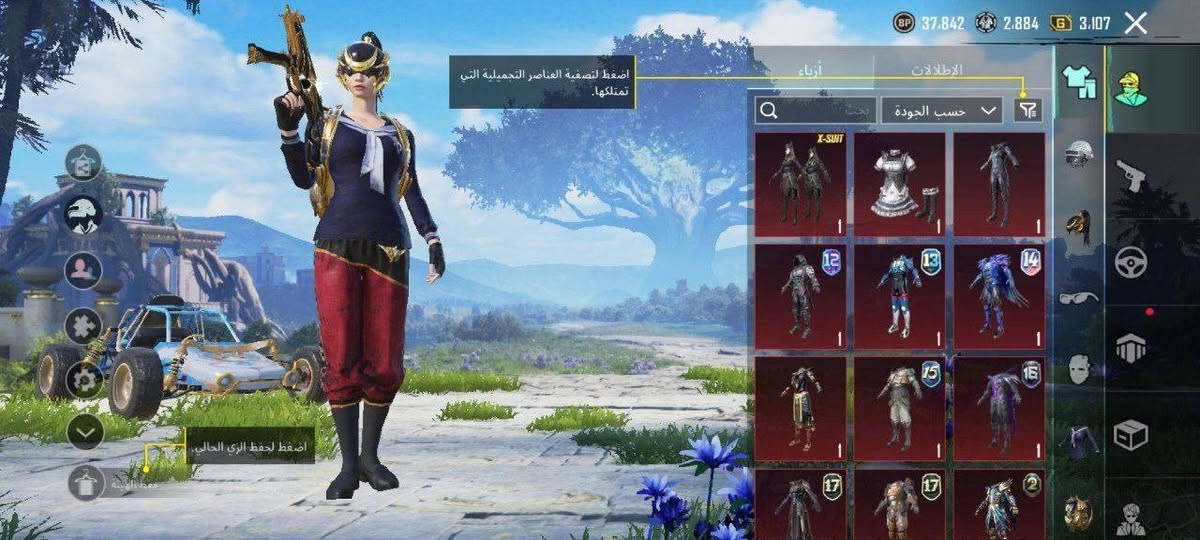Collapse the side menu with the down arrow
Viewport: 1200px width, 540px height.
(86, 431)
